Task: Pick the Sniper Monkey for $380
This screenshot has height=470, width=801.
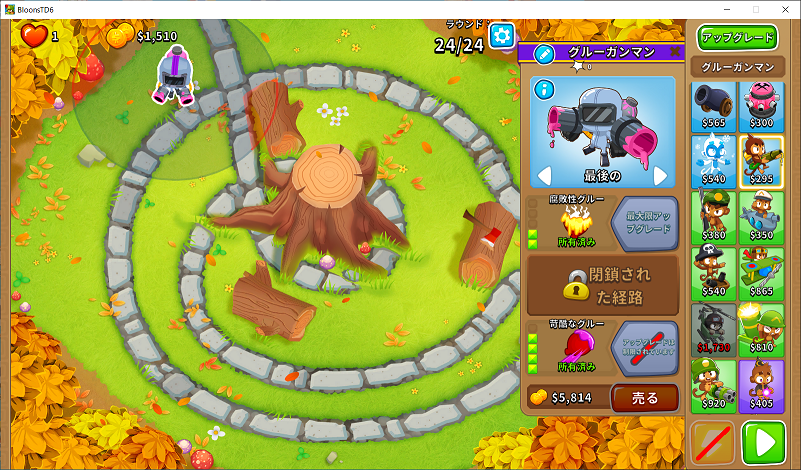Action: click(714, 217)
